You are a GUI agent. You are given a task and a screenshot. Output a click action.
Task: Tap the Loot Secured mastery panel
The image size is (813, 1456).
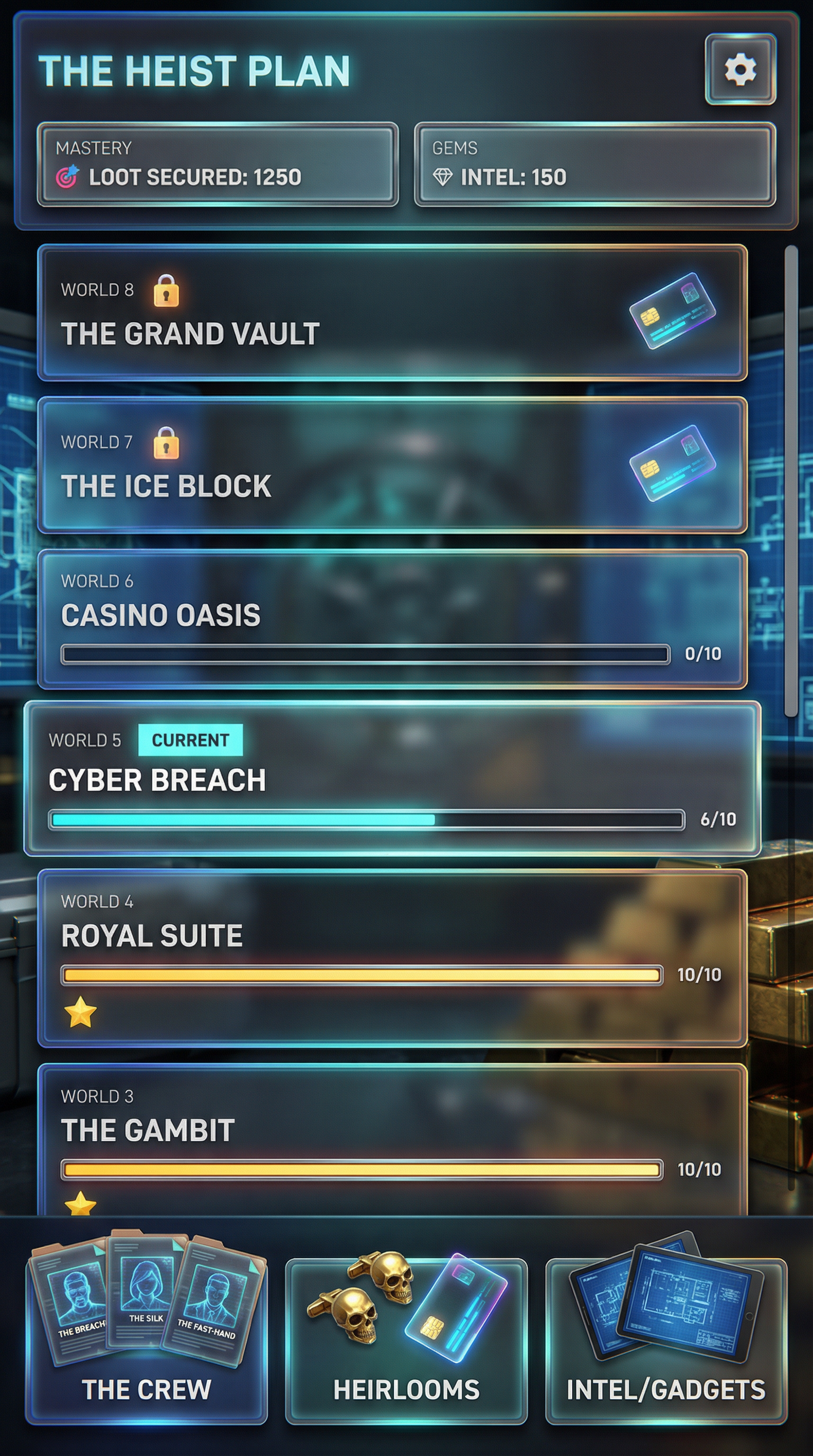tap(218, 165)
